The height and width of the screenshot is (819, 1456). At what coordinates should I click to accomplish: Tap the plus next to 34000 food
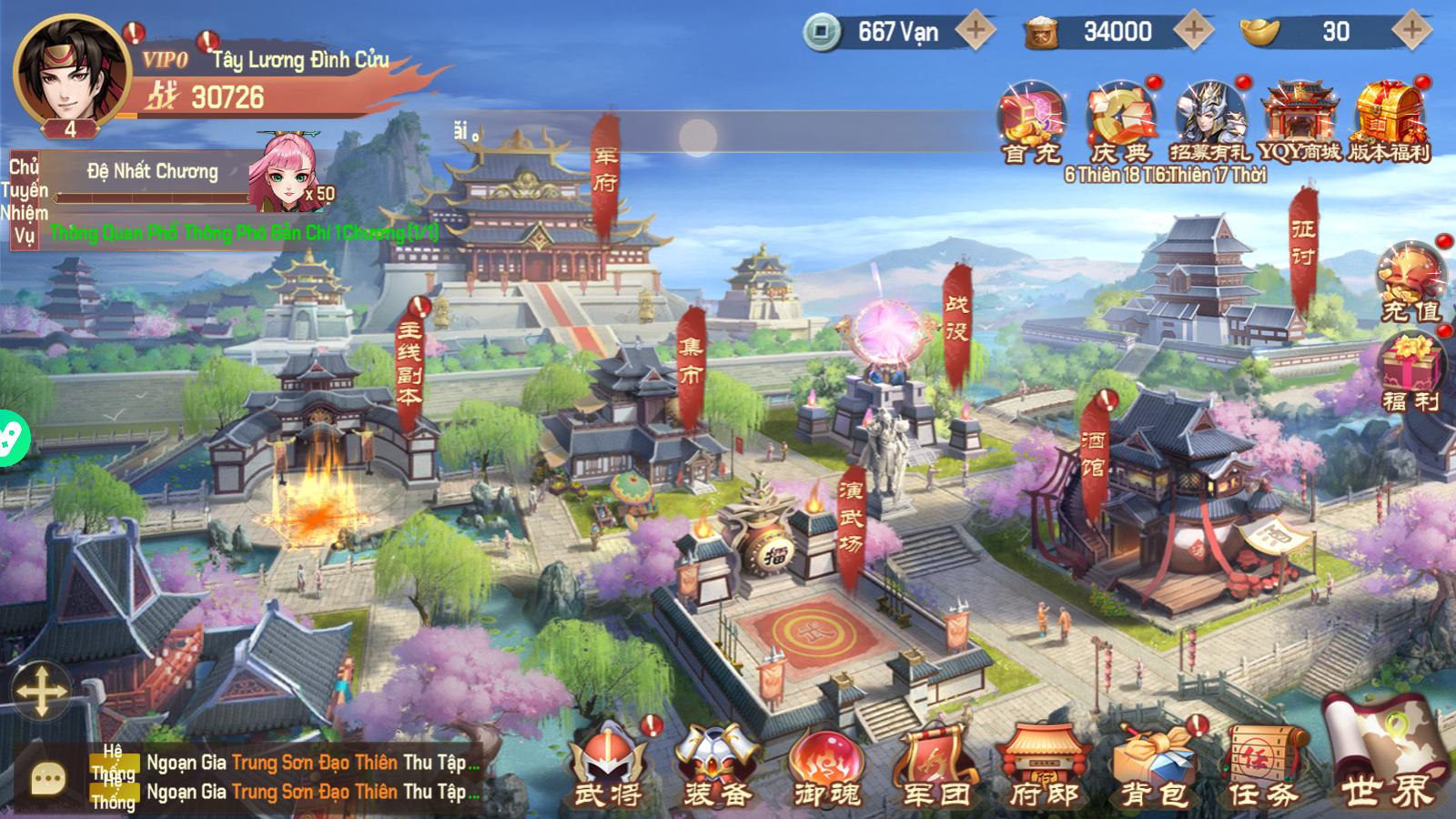(1193, 31)
